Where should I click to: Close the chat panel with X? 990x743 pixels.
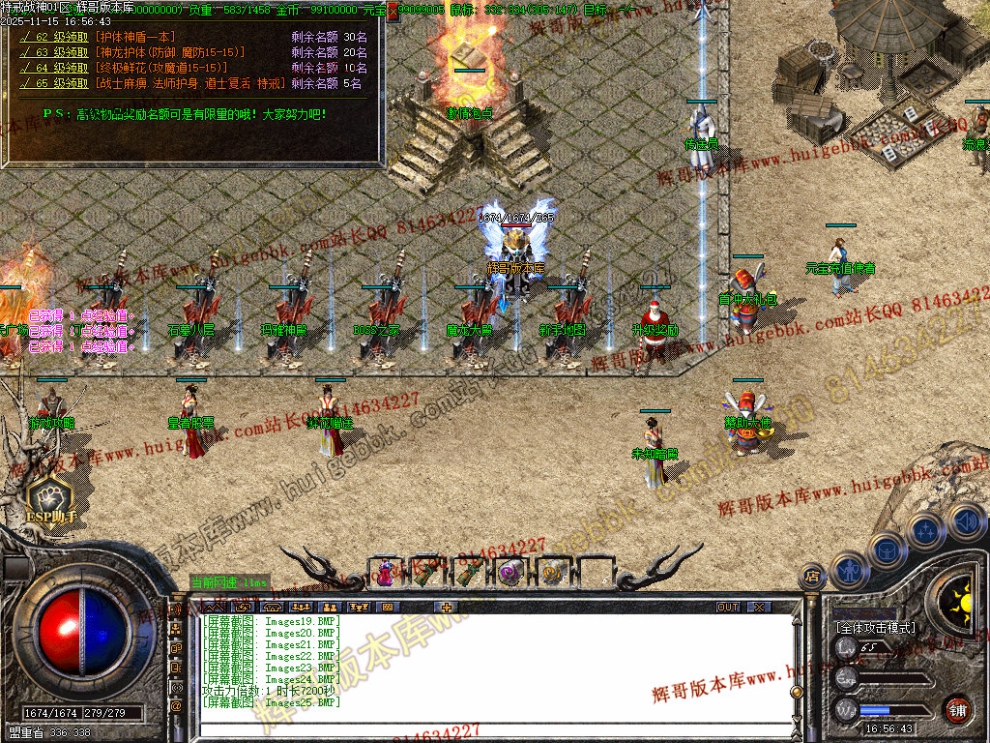point(759,607)
